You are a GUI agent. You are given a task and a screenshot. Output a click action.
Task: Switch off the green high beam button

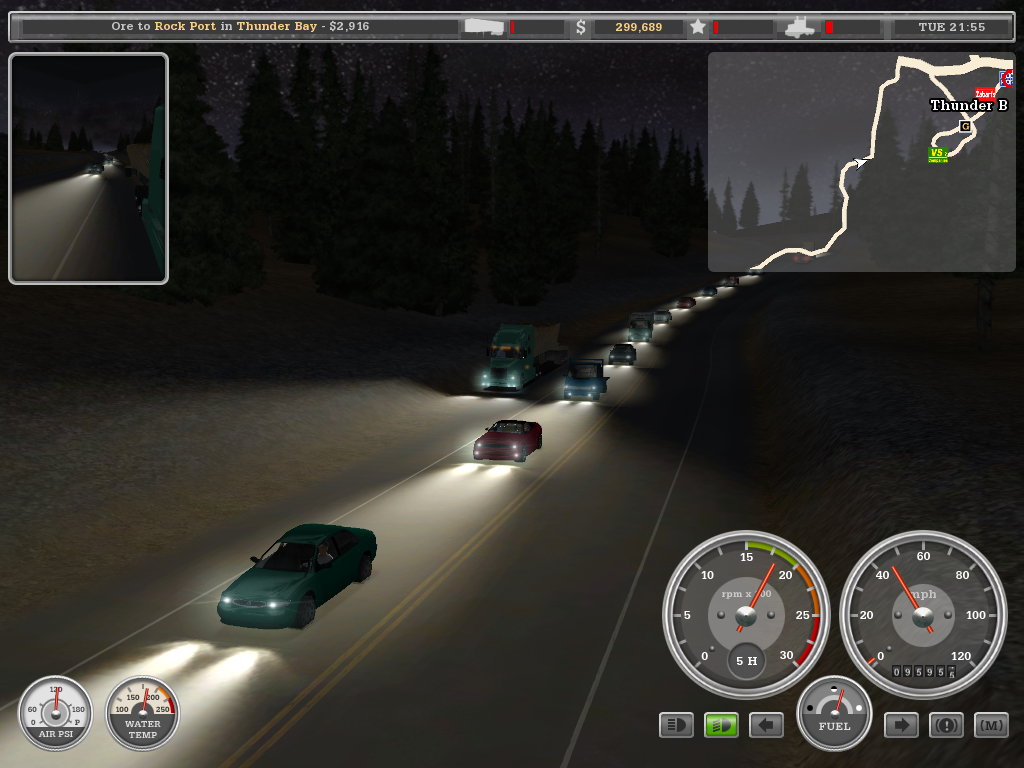pyautogui.click(x=721, y=724)
